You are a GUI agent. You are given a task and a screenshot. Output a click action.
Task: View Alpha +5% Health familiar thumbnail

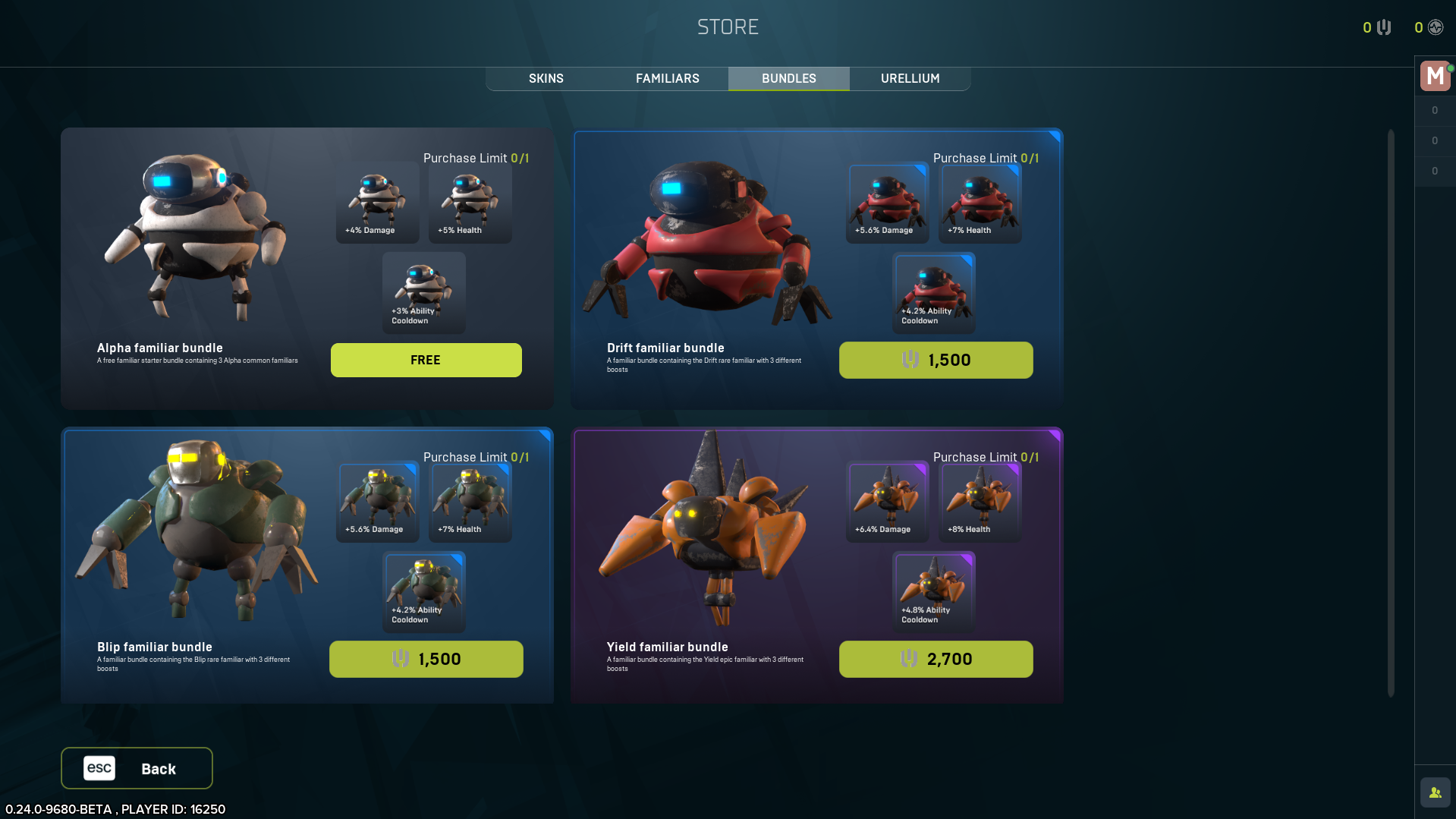(470, 203)
